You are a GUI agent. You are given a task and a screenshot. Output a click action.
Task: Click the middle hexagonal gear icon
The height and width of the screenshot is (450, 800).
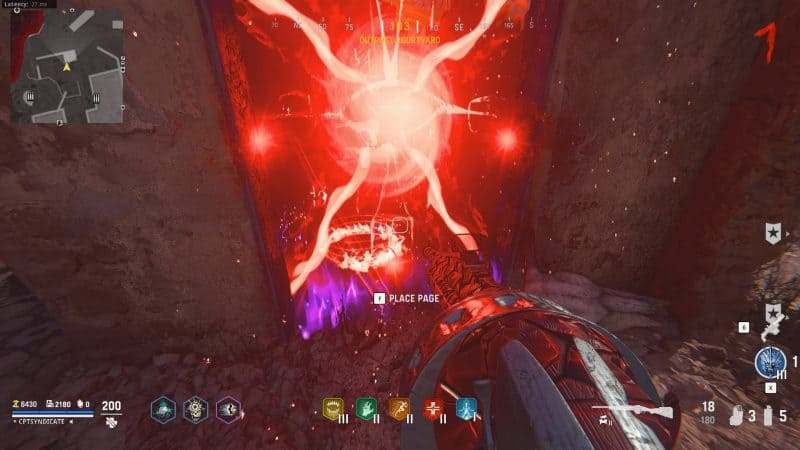(195, 409)
